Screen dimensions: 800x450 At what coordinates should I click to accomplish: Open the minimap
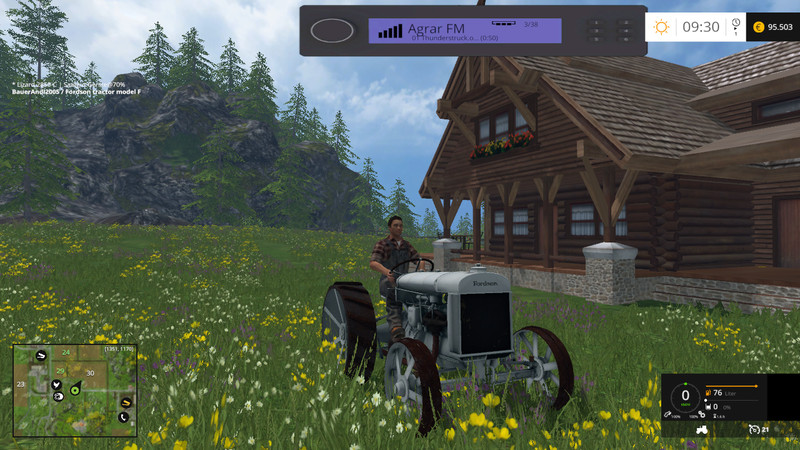tap(75, 390)
